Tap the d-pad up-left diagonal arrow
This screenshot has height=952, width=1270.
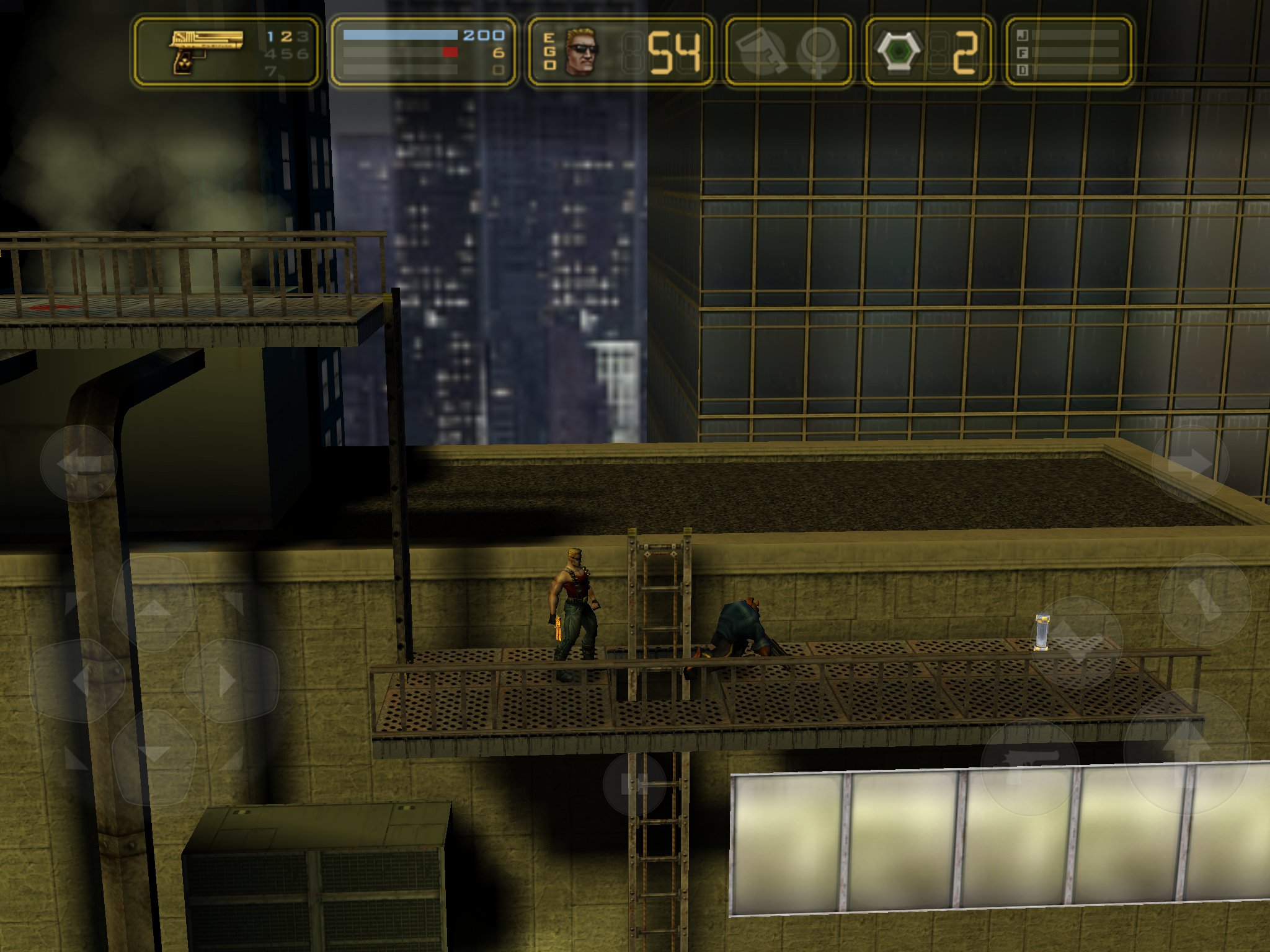(77, 602)
